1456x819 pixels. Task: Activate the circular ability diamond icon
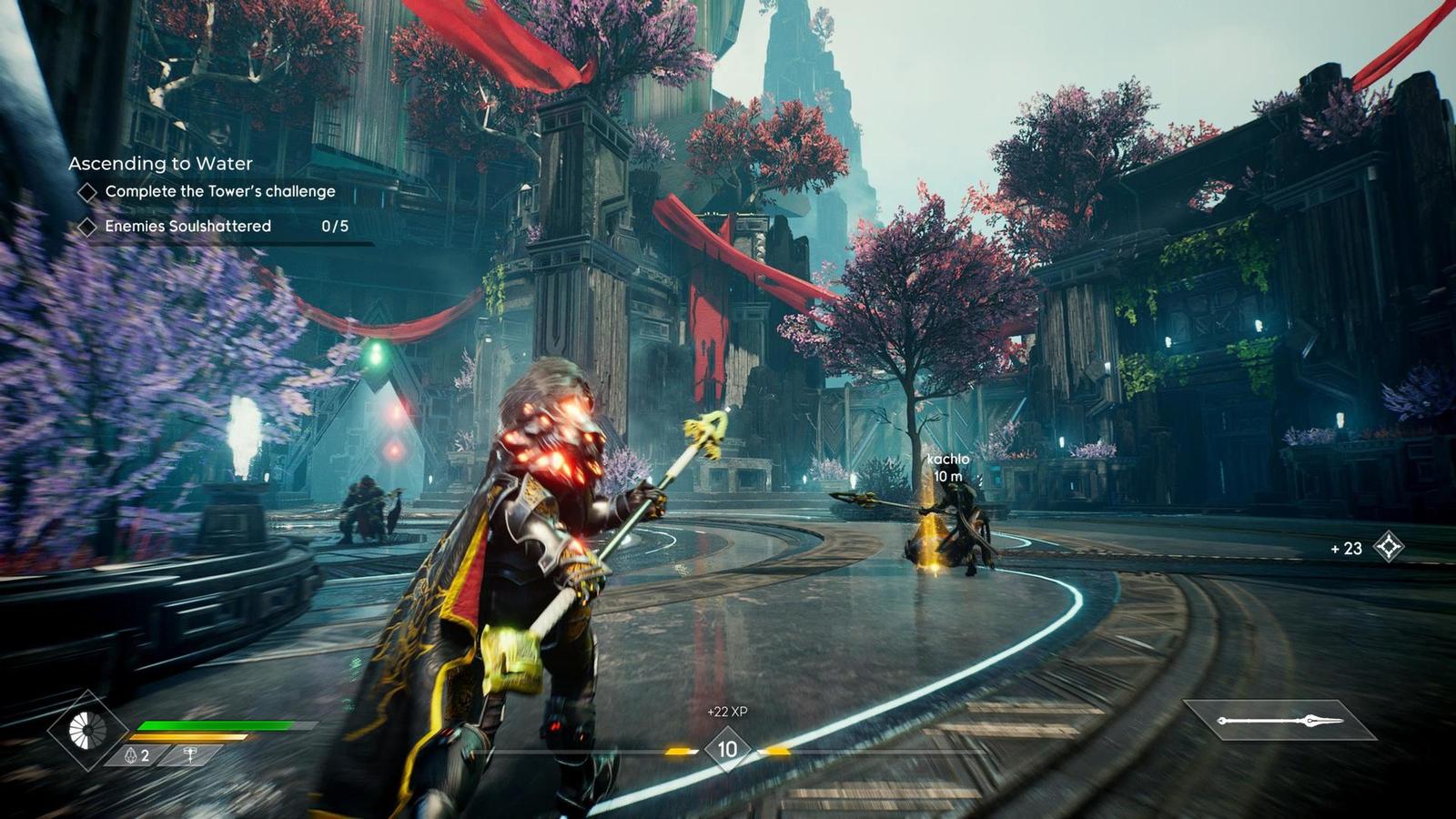coord(87,730)
